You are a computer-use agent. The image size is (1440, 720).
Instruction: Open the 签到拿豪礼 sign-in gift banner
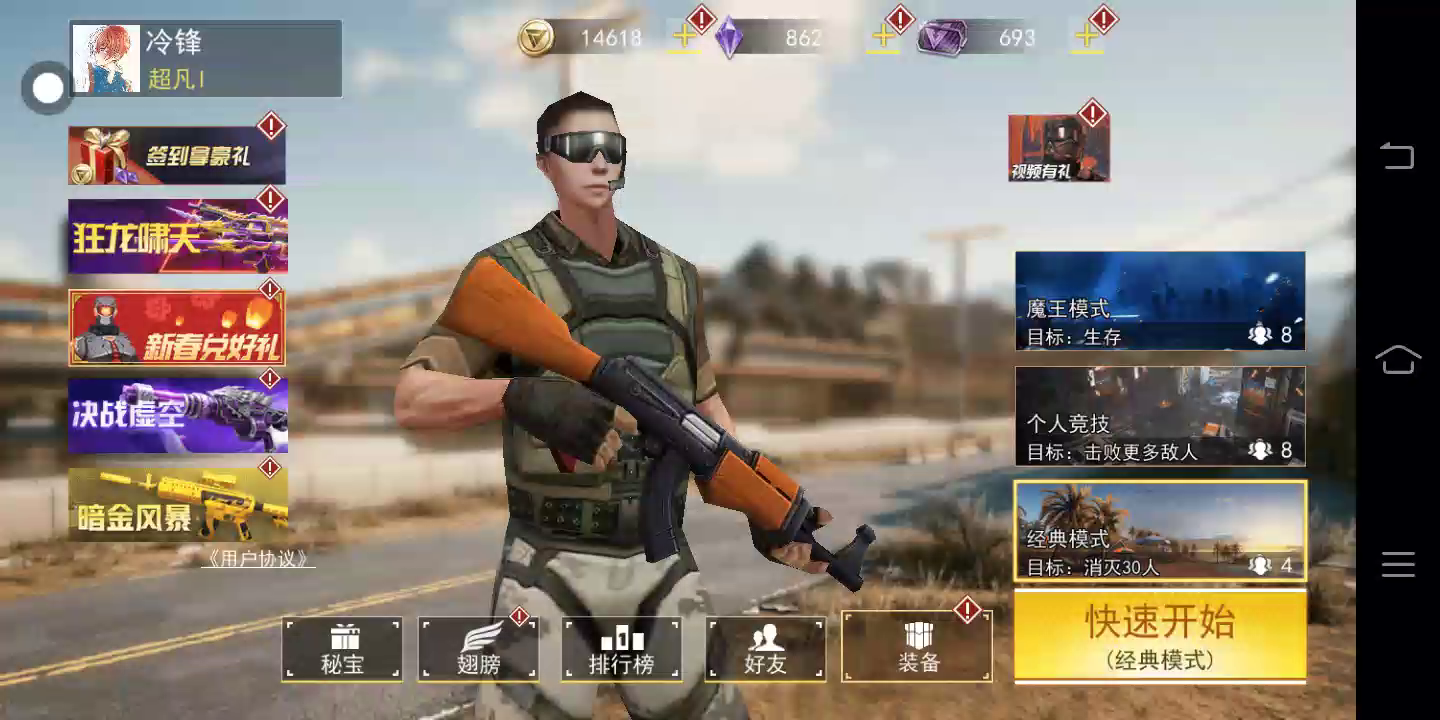pyautogui.click(x=177, y=155)
